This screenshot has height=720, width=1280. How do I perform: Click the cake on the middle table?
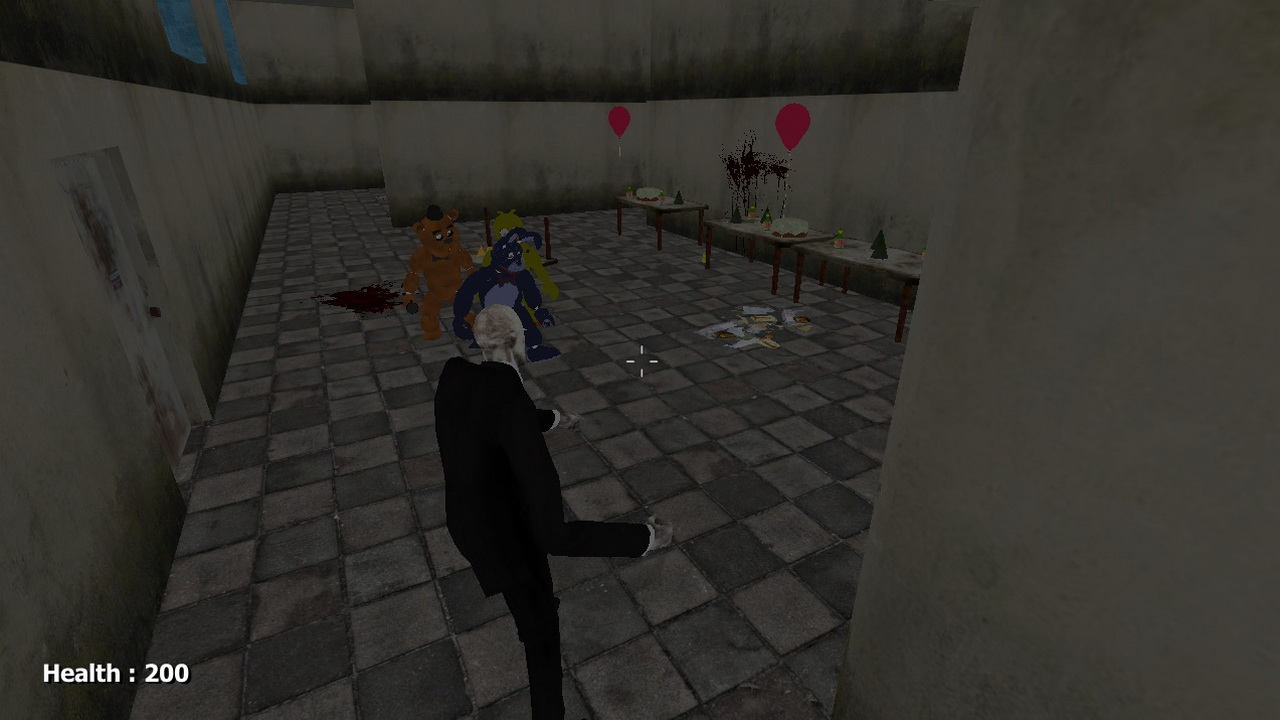coord(789,228)
